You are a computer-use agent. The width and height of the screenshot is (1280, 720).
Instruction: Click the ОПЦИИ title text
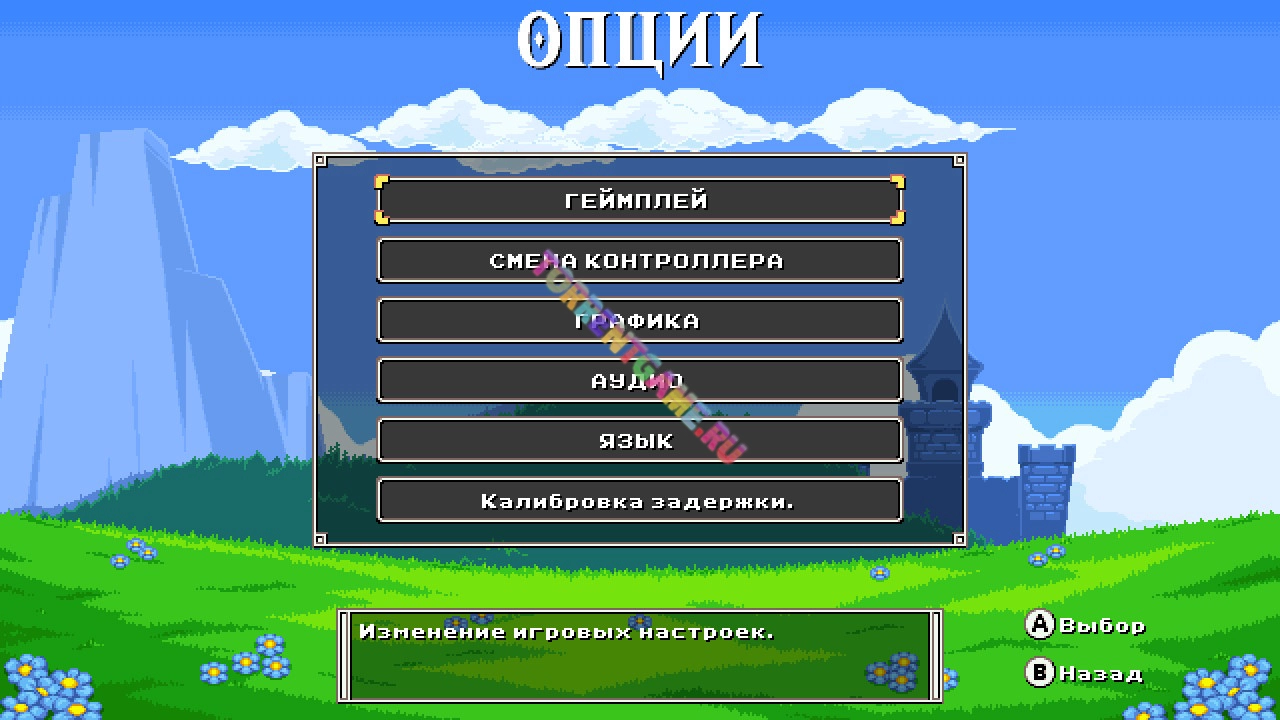coord(639,38)
